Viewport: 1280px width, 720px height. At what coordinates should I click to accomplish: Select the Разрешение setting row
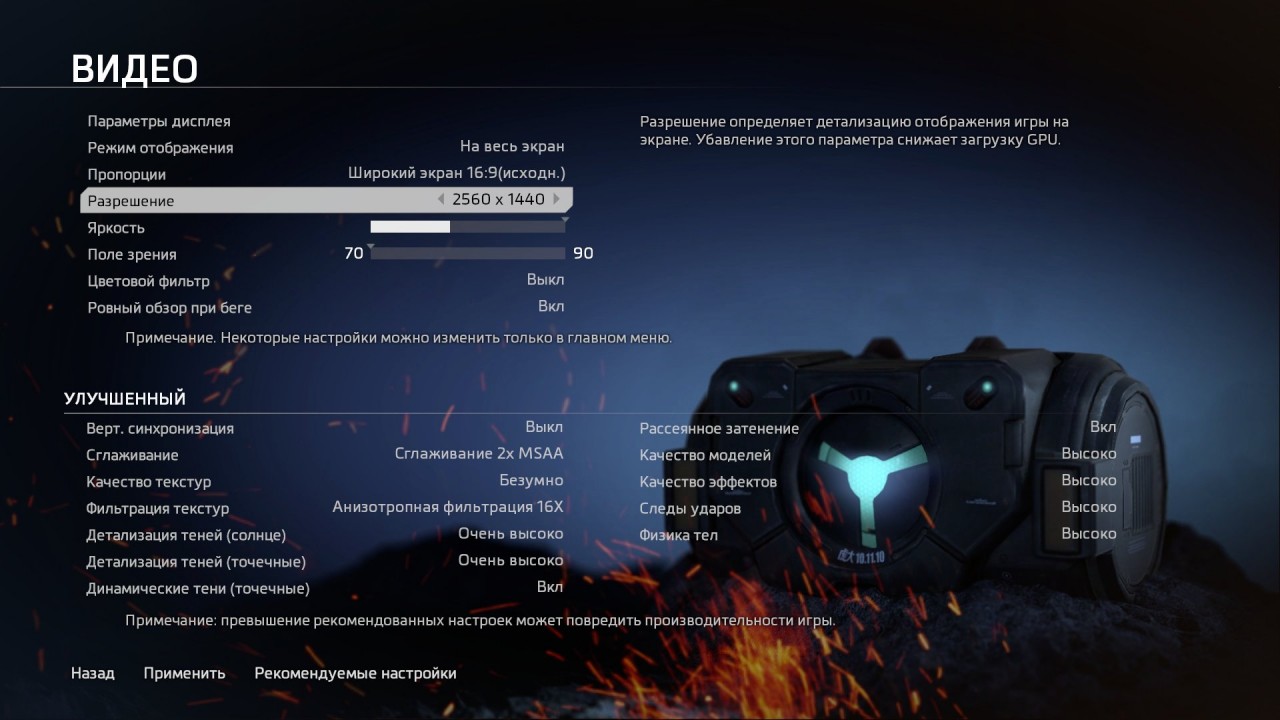coord(300,200)
